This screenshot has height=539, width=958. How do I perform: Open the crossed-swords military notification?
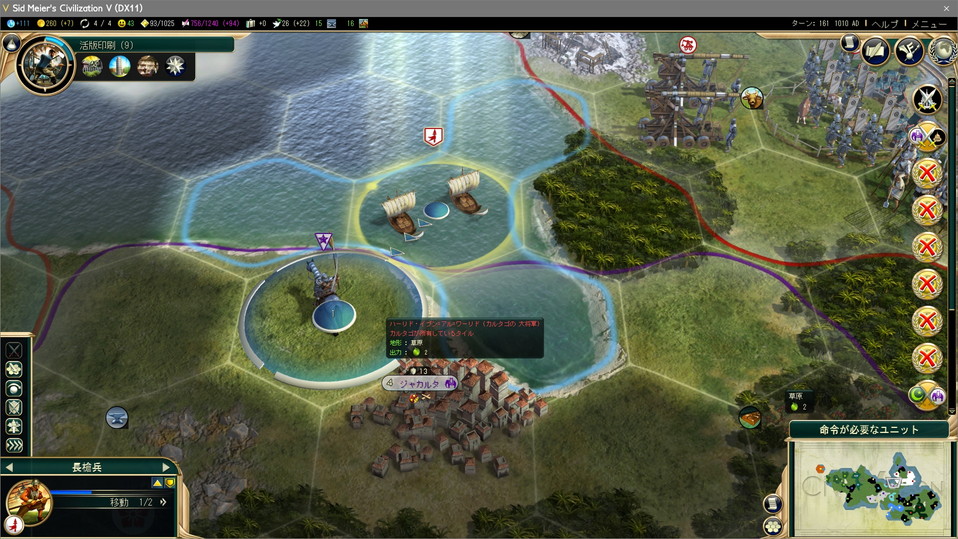coord(927,99)
